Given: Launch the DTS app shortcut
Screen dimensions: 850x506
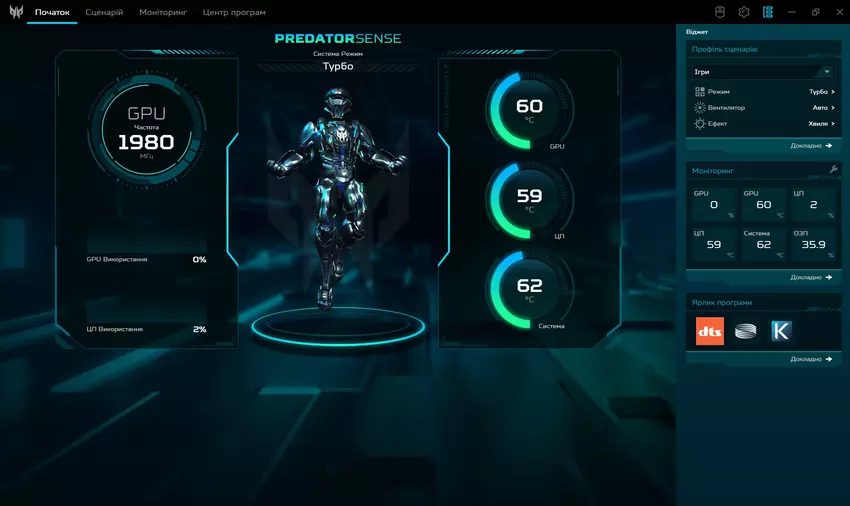Looking at the screenshot, I should click(709, 331).
